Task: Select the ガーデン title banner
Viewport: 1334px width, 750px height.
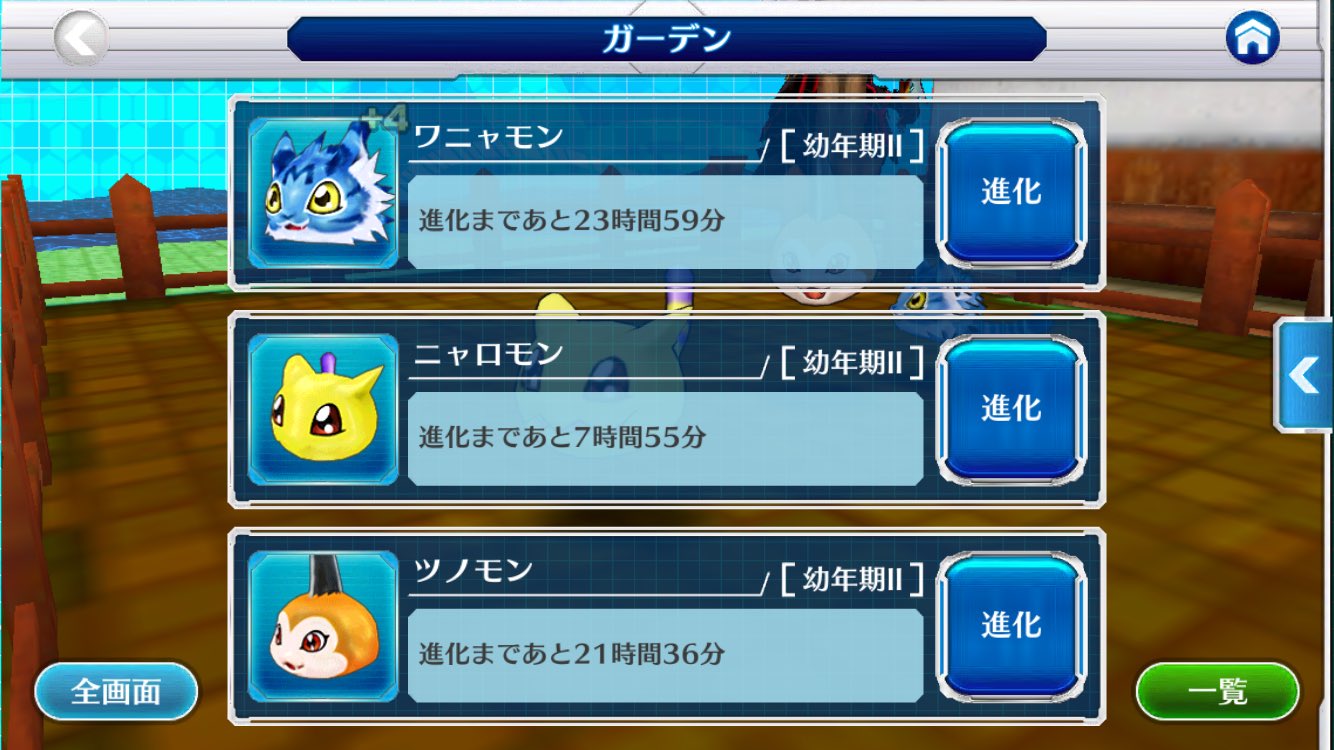Action: 667,36
